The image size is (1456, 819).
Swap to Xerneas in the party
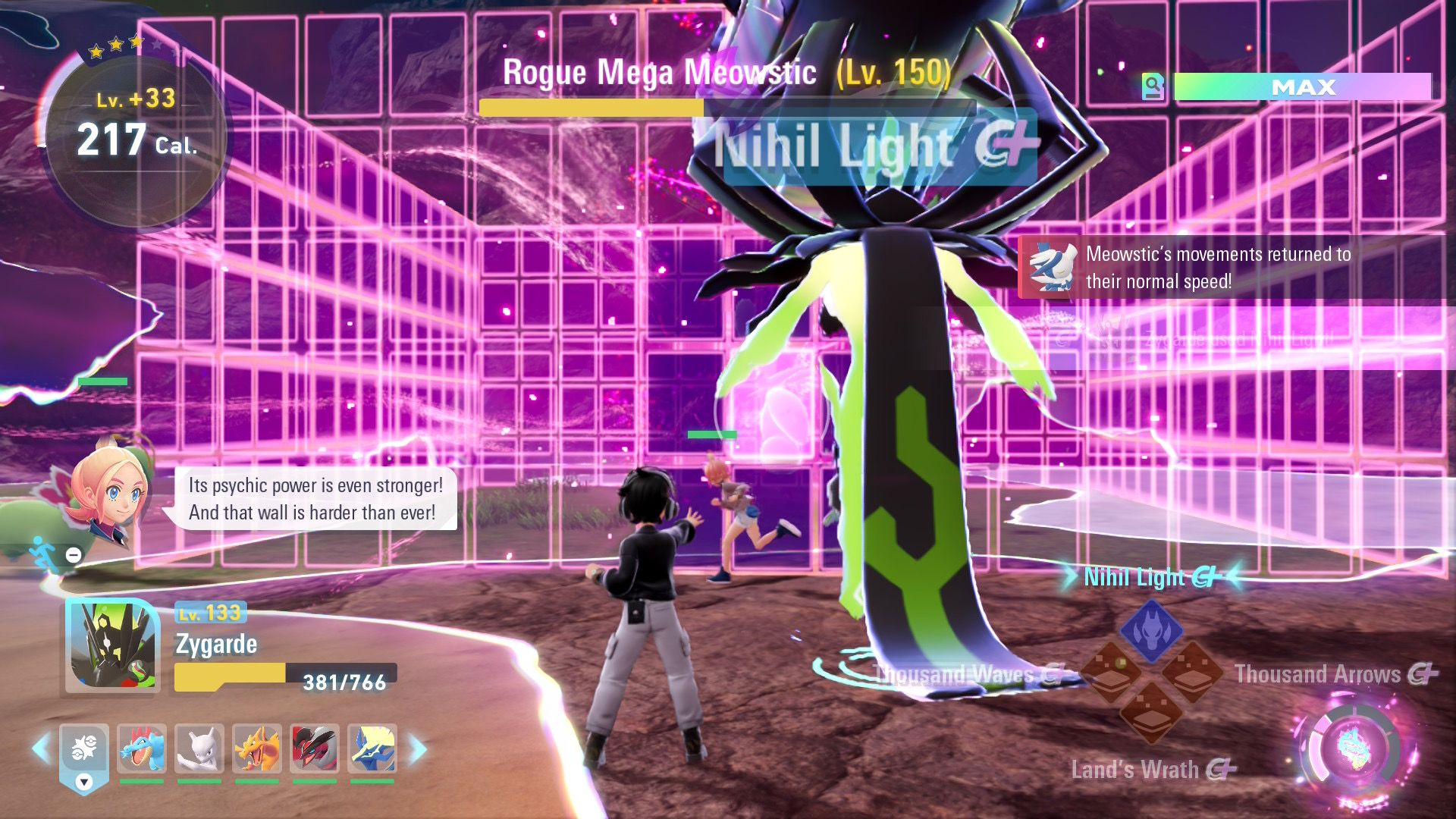tap(372, 748)
